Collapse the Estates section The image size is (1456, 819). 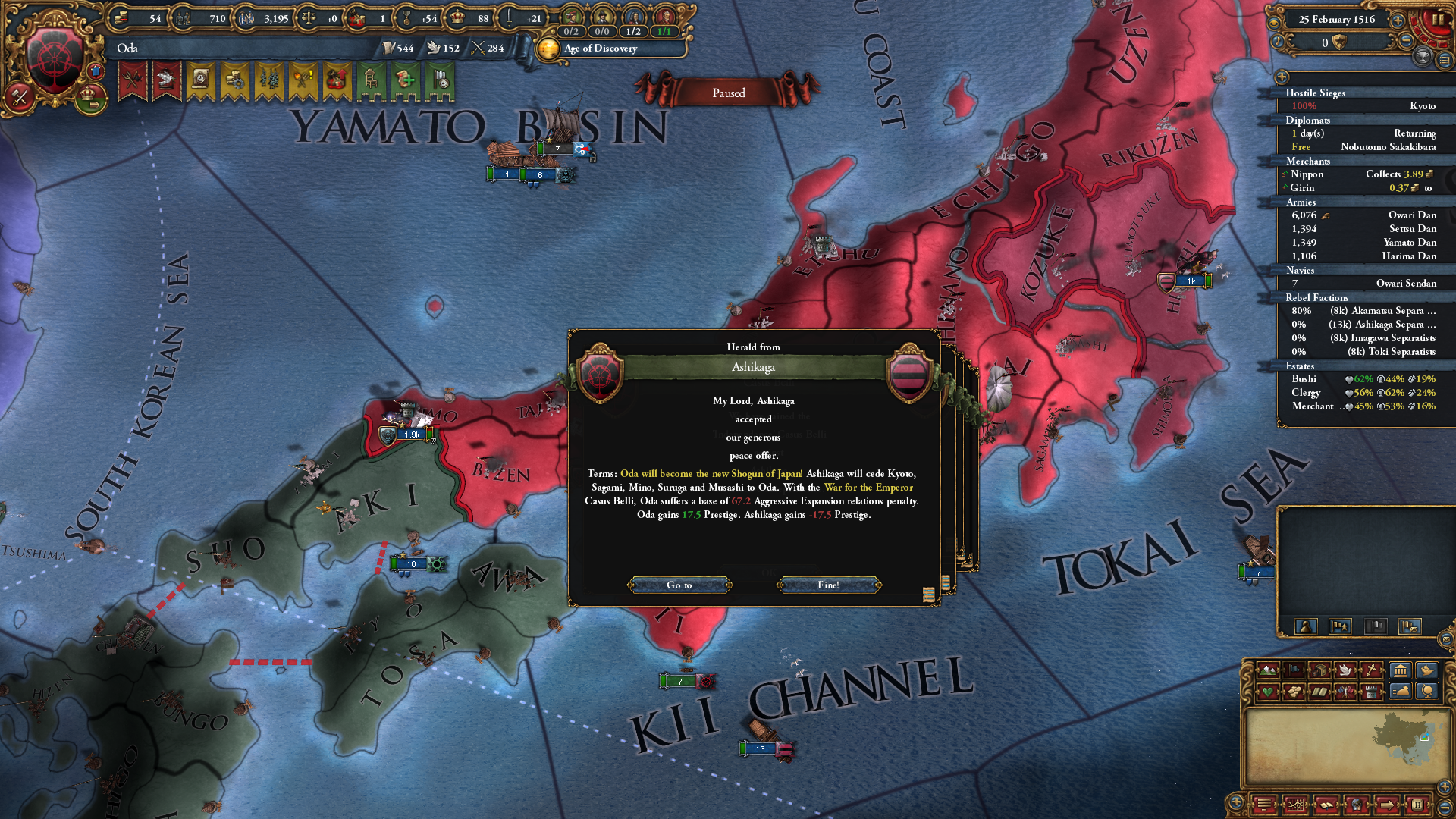(1301, 366)
